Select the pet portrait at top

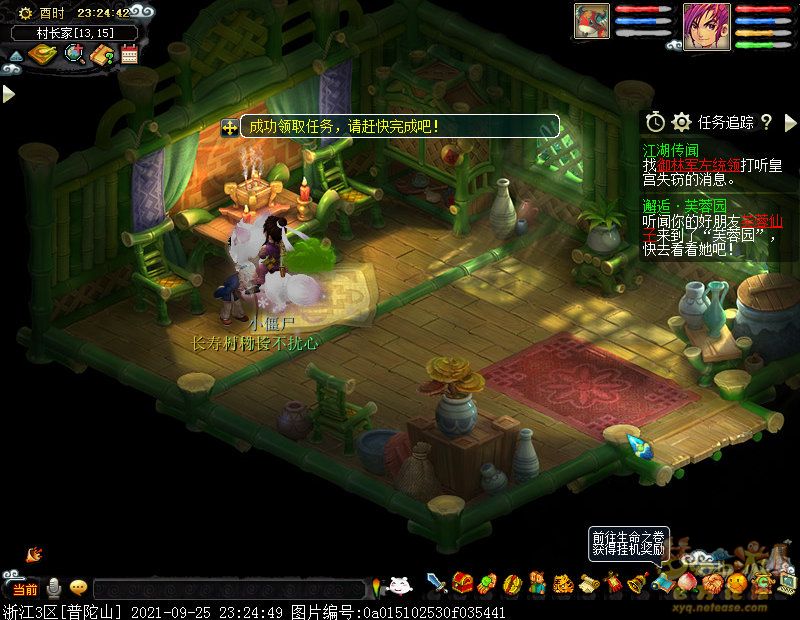[592, 22]
